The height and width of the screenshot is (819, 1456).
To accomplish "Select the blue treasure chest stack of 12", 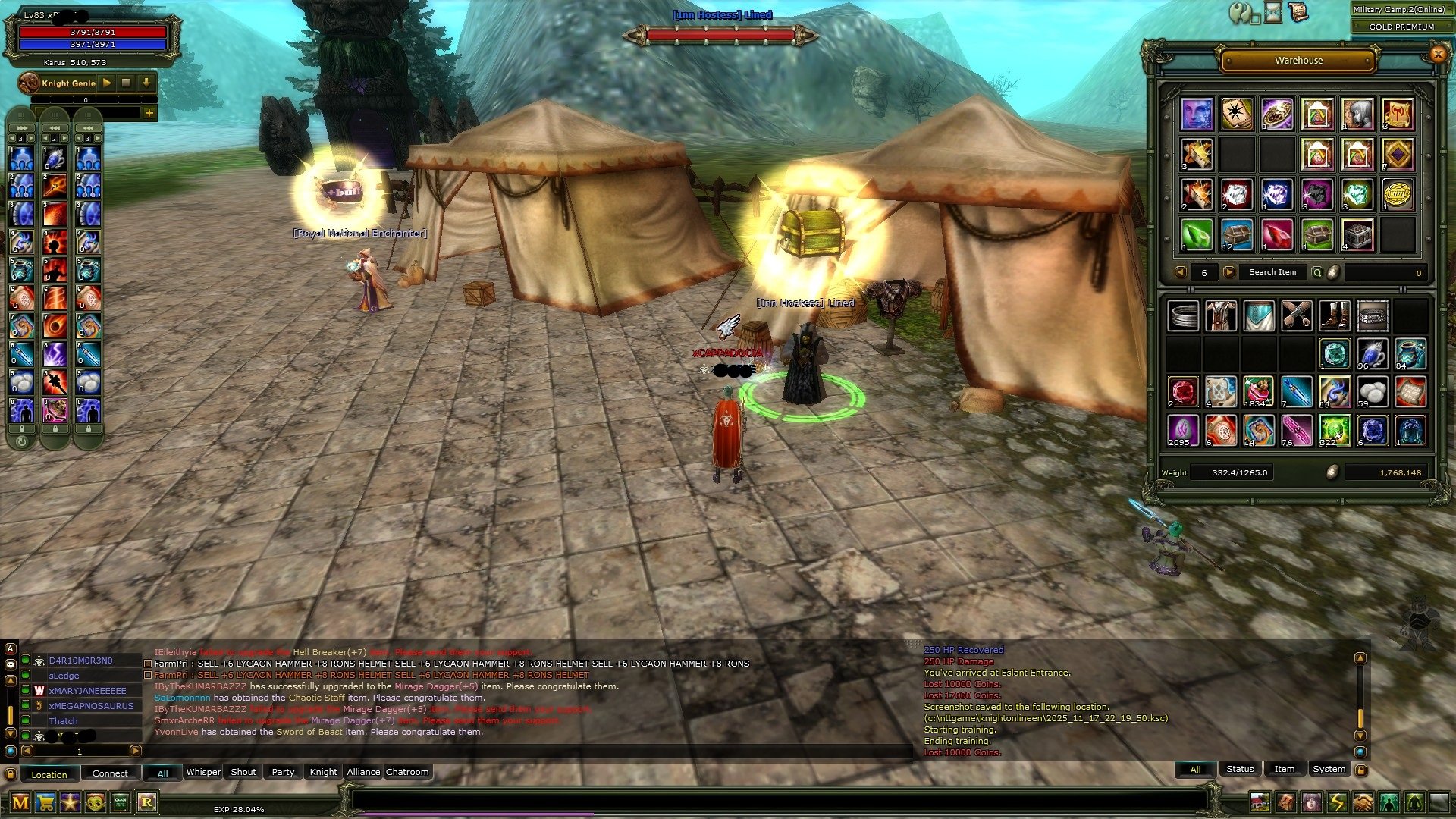I will pyautogui.click(x=1236, y=235).
